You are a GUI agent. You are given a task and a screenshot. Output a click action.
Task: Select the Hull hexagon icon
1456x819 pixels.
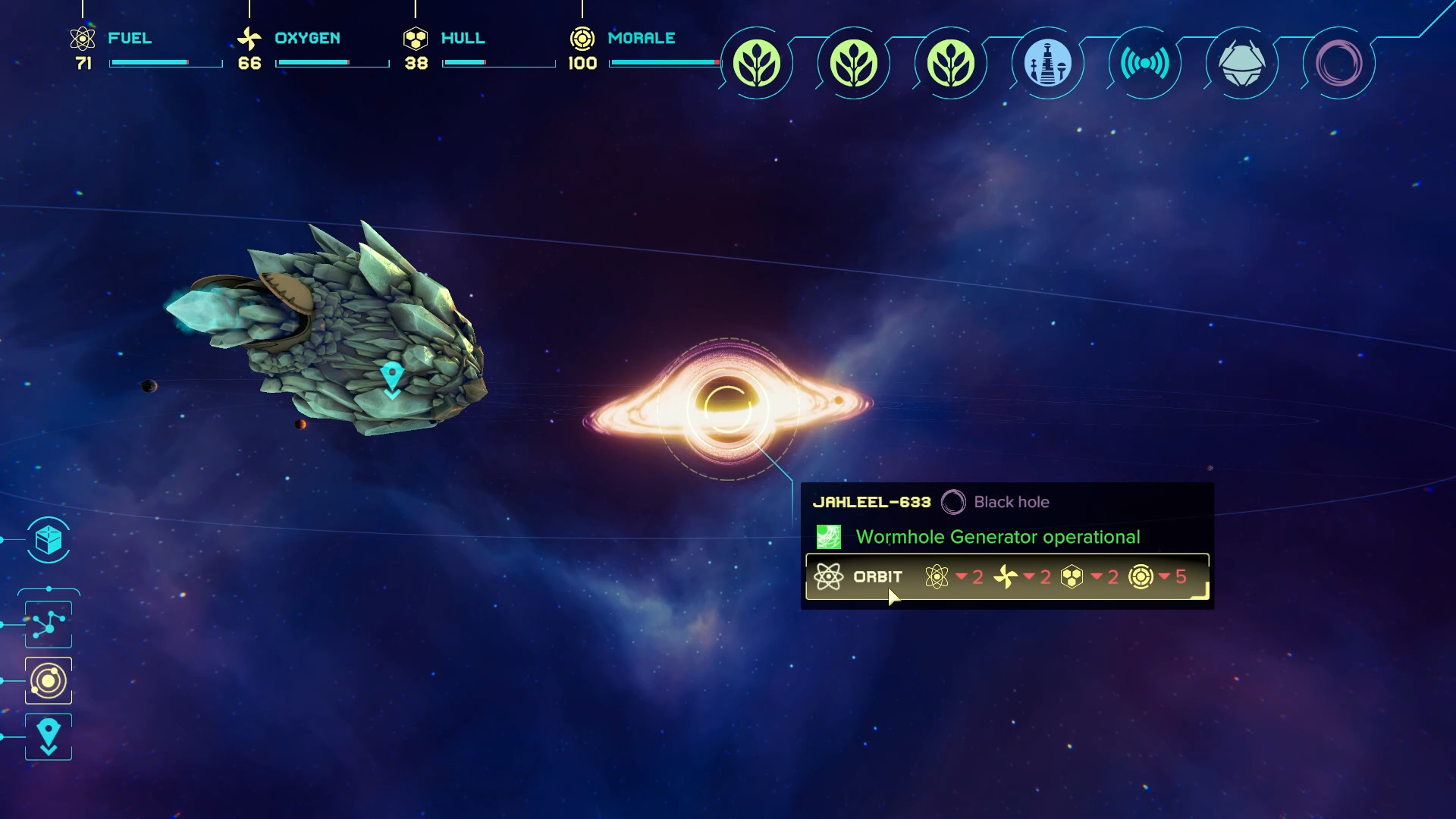(x=414, y=37)
